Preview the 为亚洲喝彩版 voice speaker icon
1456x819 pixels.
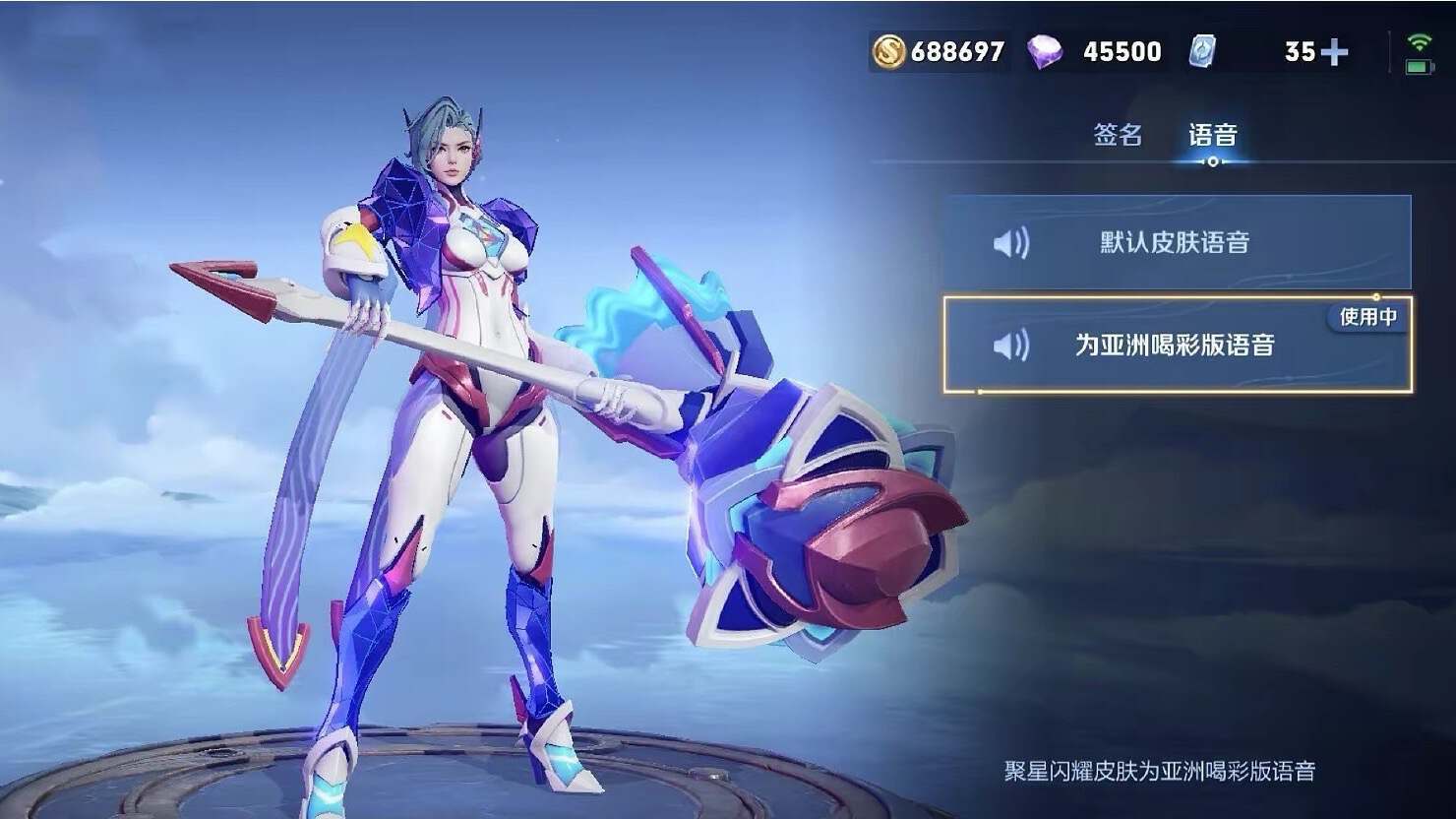[1010, 346]
